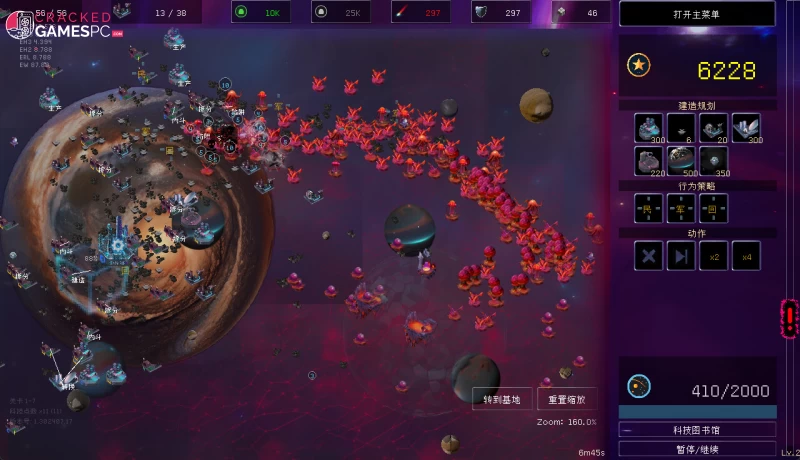Select the build item costing 220
Screen dimensions: 800x460
pos(650,161)
